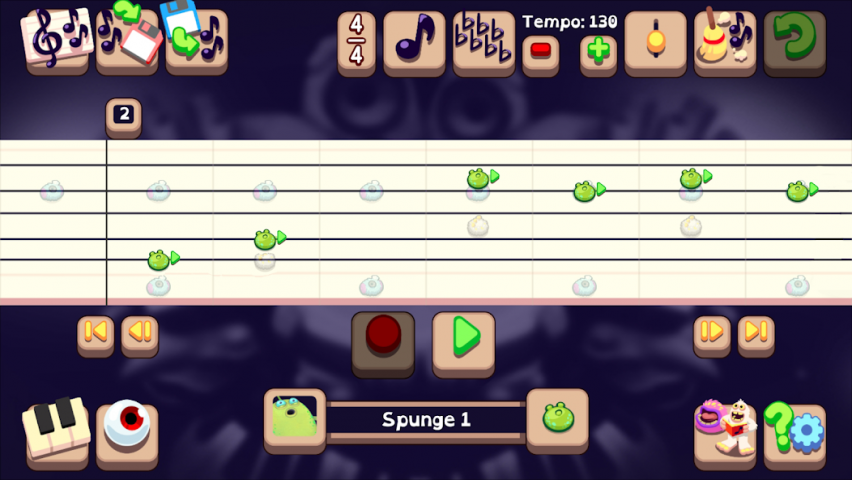Viewport: 852px width, 480px height.
Task: Play the composition
Action: 463,338
